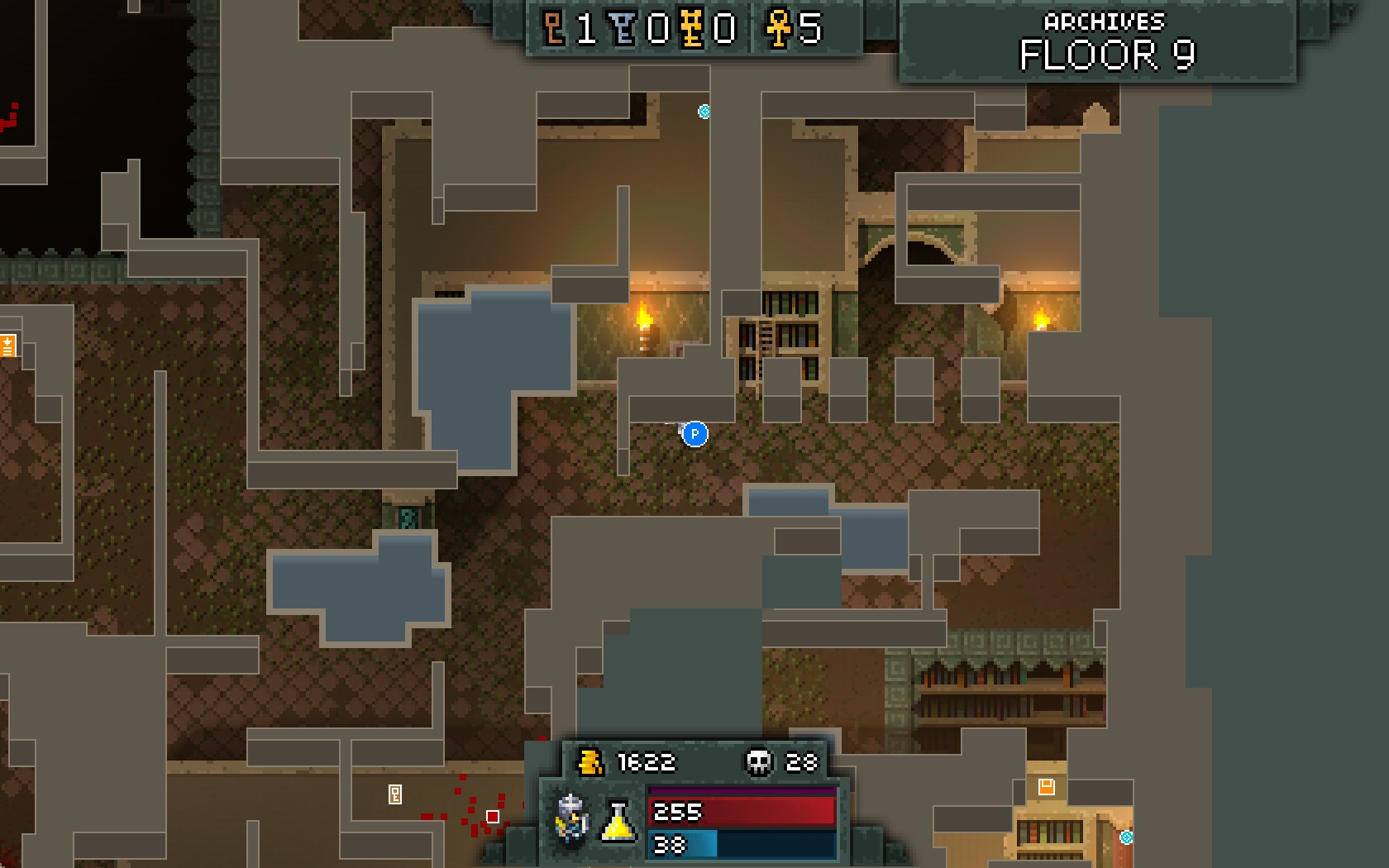Click the blue player marker on the map
The height and width of the screenshot is (868, 1389).
(x=694, y=433)
